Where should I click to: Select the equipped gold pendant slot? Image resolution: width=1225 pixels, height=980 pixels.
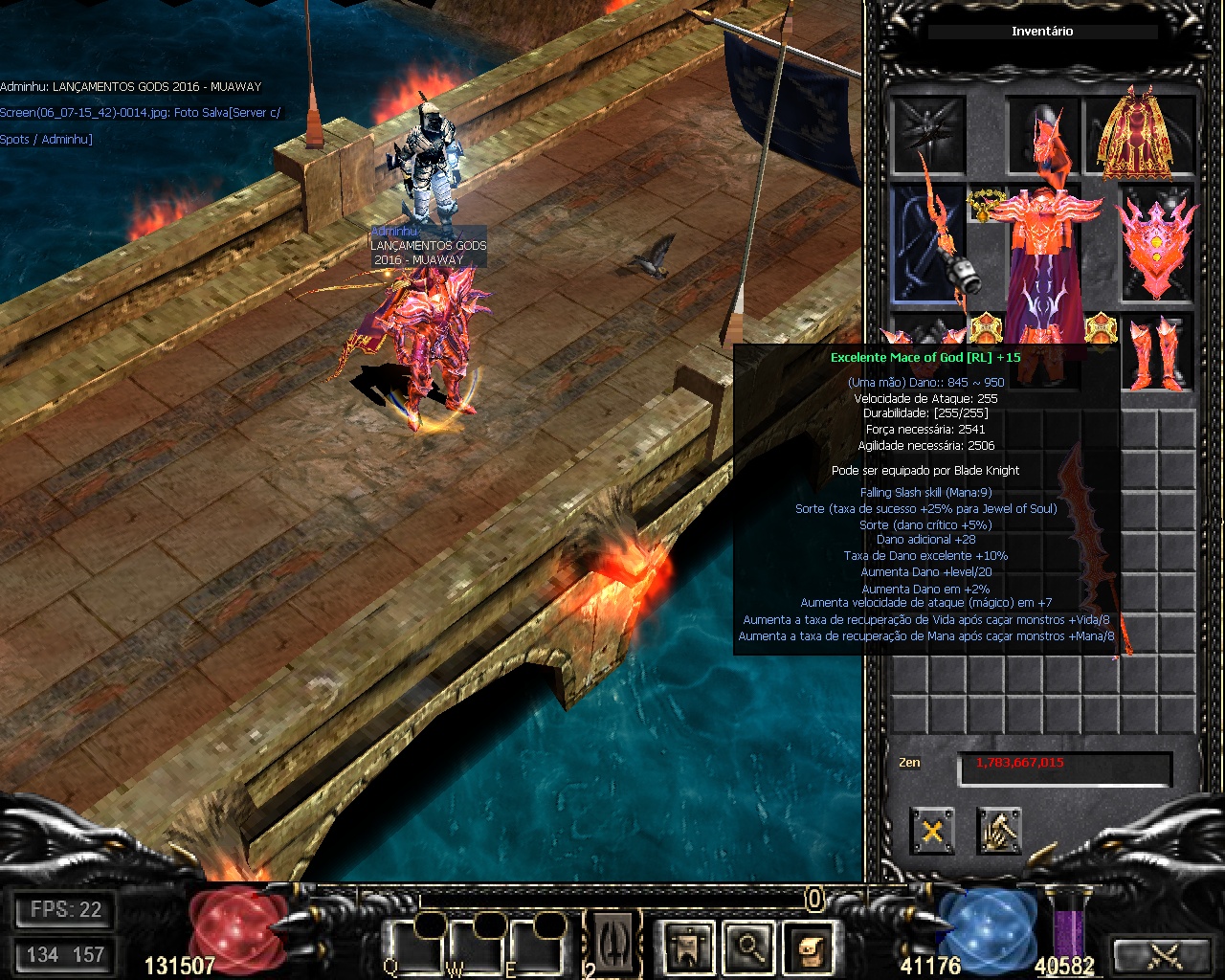pos(983,204)
